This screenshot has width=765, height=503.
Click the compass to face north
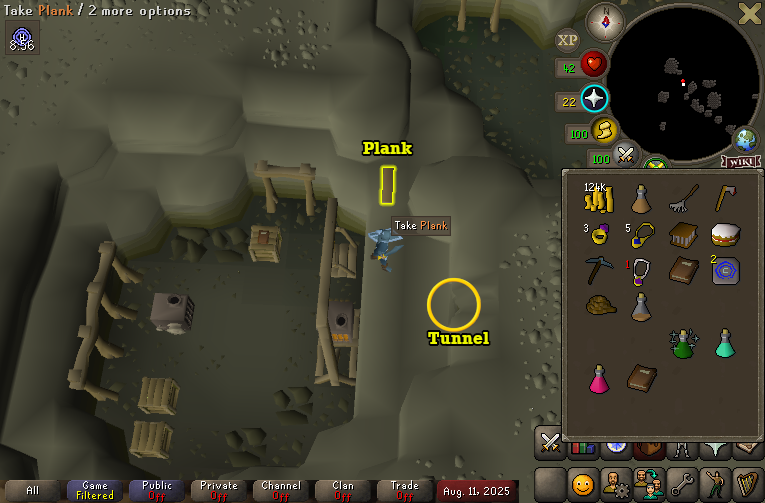[604, 19]
